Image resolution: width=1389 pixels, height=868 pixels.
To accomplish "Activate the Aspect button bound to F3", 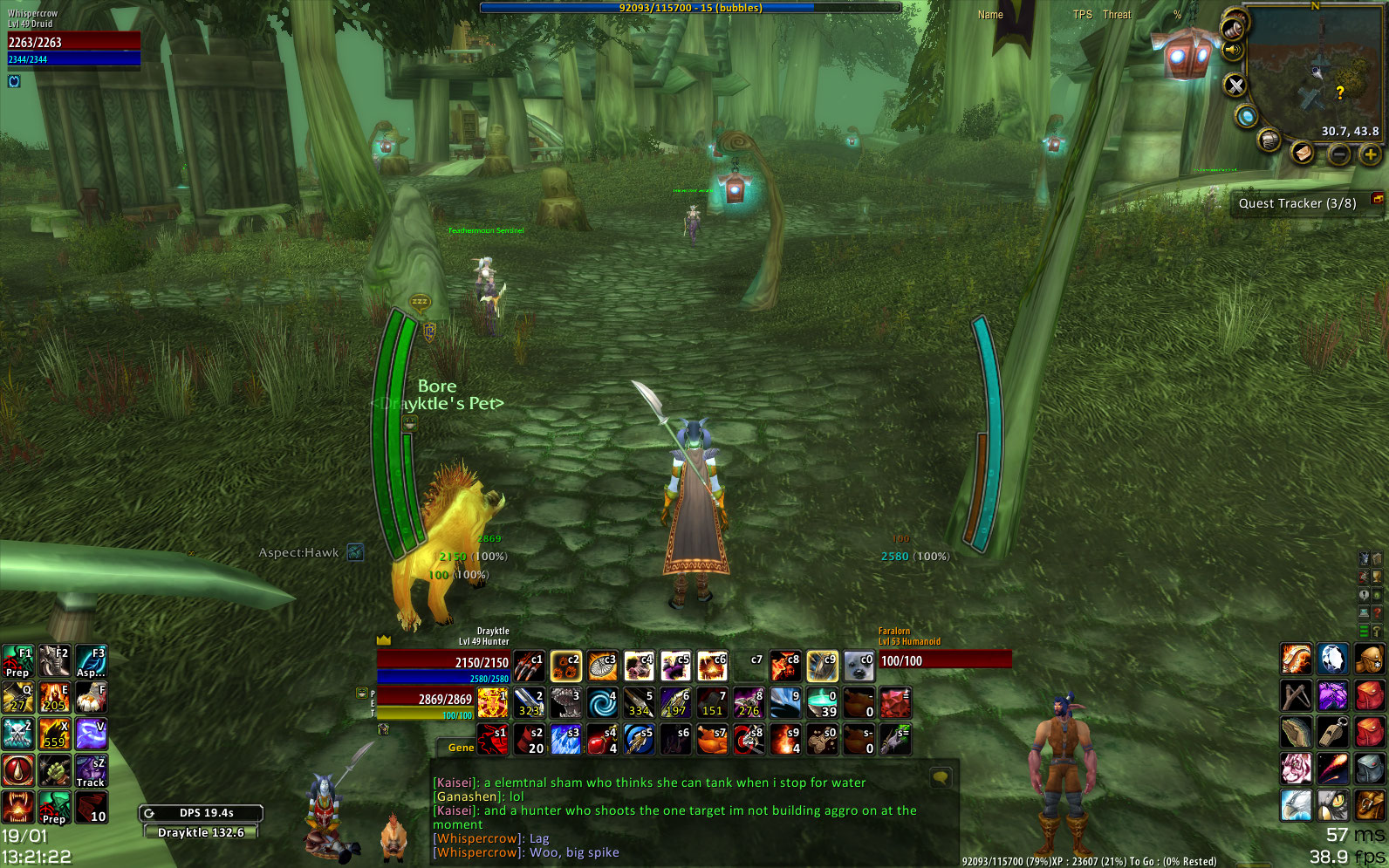I will [x=91, y=661].
